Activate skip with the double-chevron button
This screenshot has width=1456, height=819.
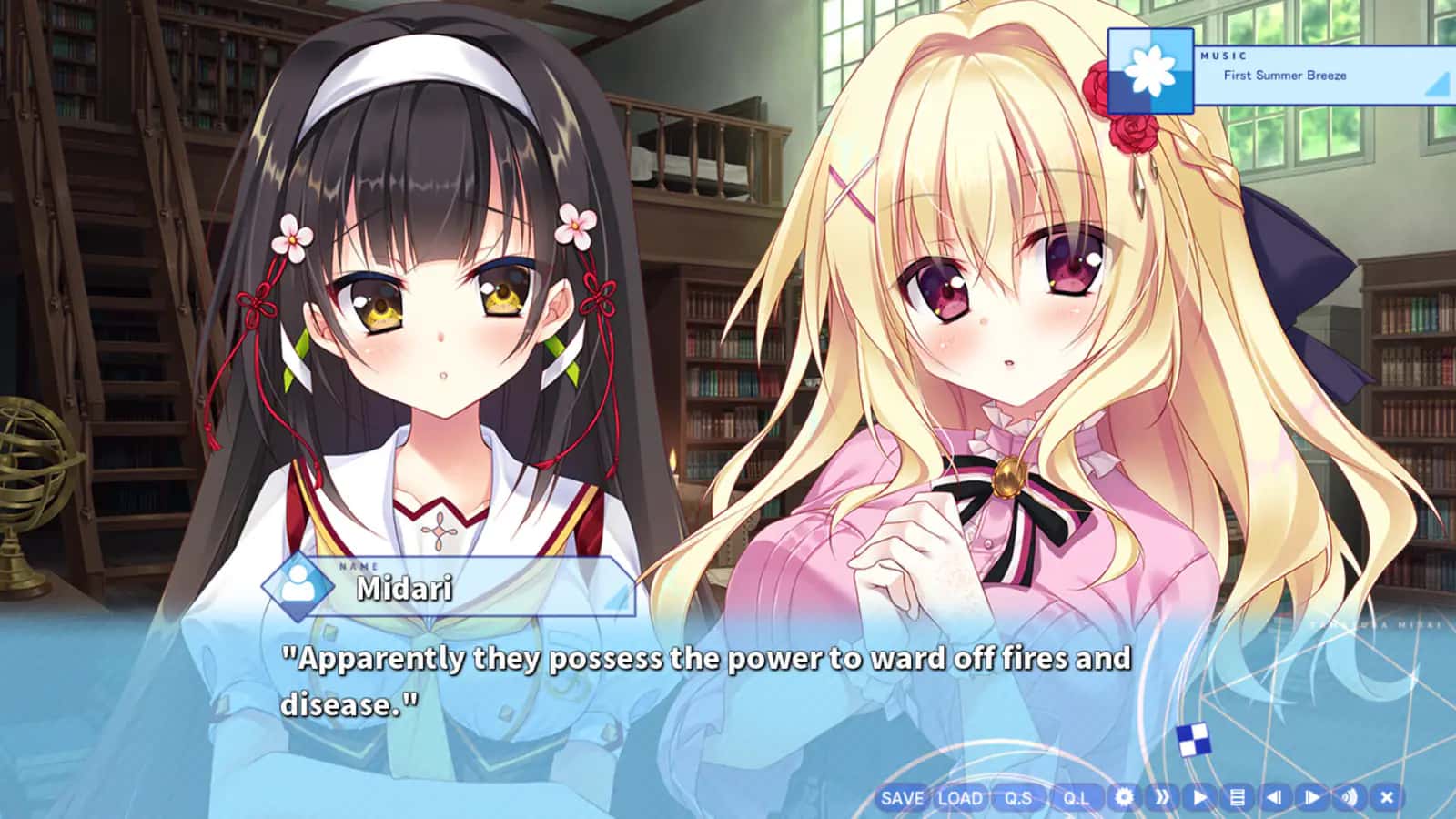pos(1162,797)
